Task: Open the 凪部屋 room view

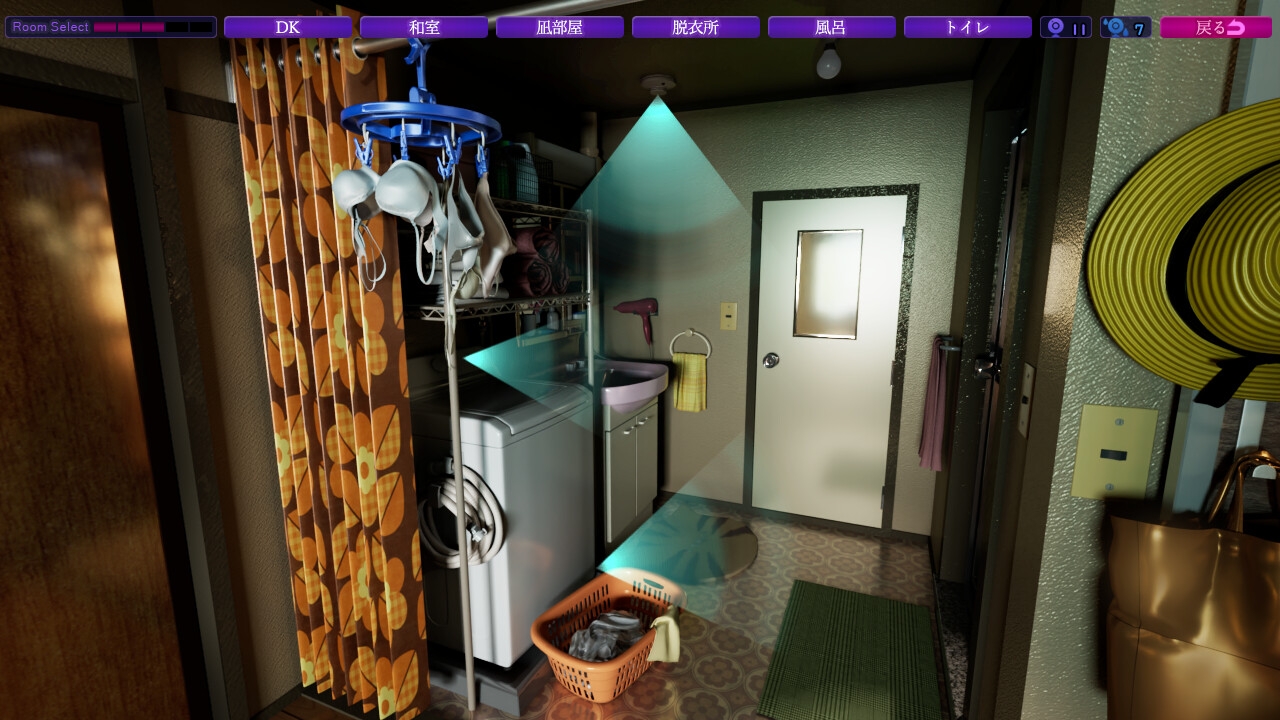Action: 560,27
